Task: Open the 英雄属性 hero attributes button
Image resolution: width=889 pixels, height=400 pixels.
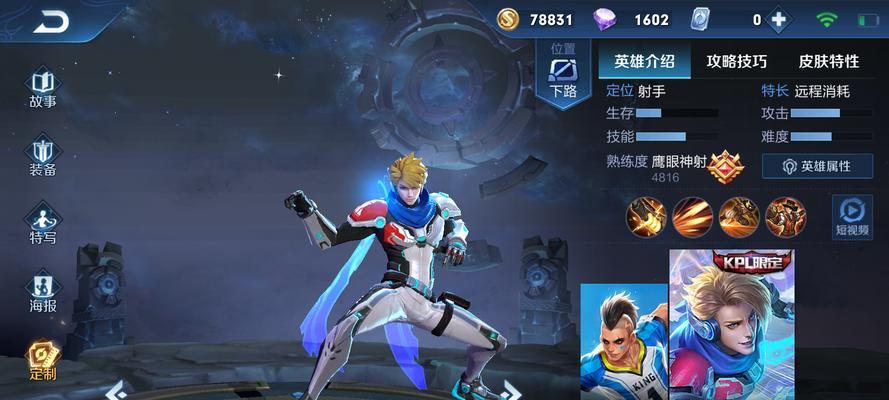Action: coord(817,166)
